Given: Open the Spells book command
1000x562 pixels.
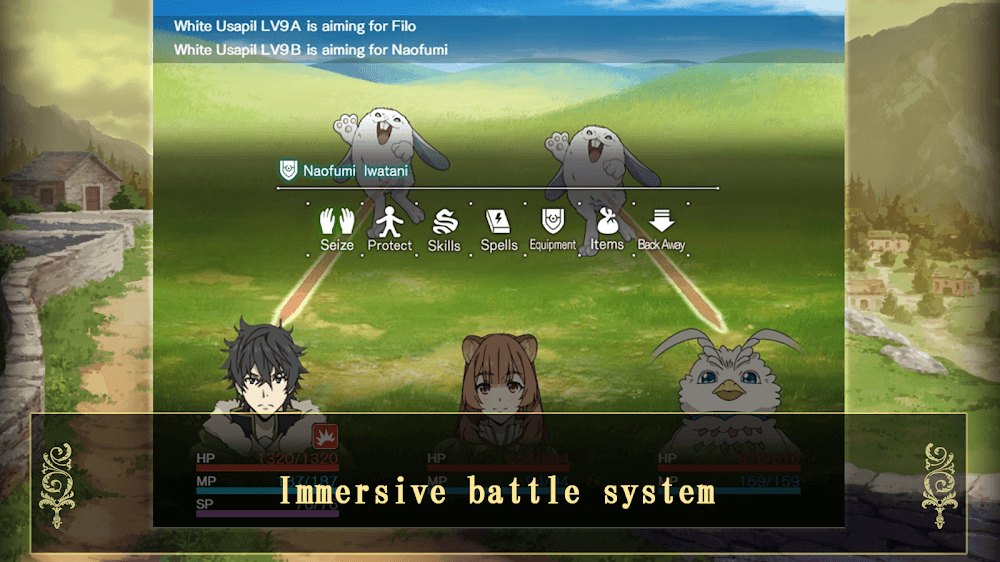Looking at the screenshot, I should click(498, 229).
